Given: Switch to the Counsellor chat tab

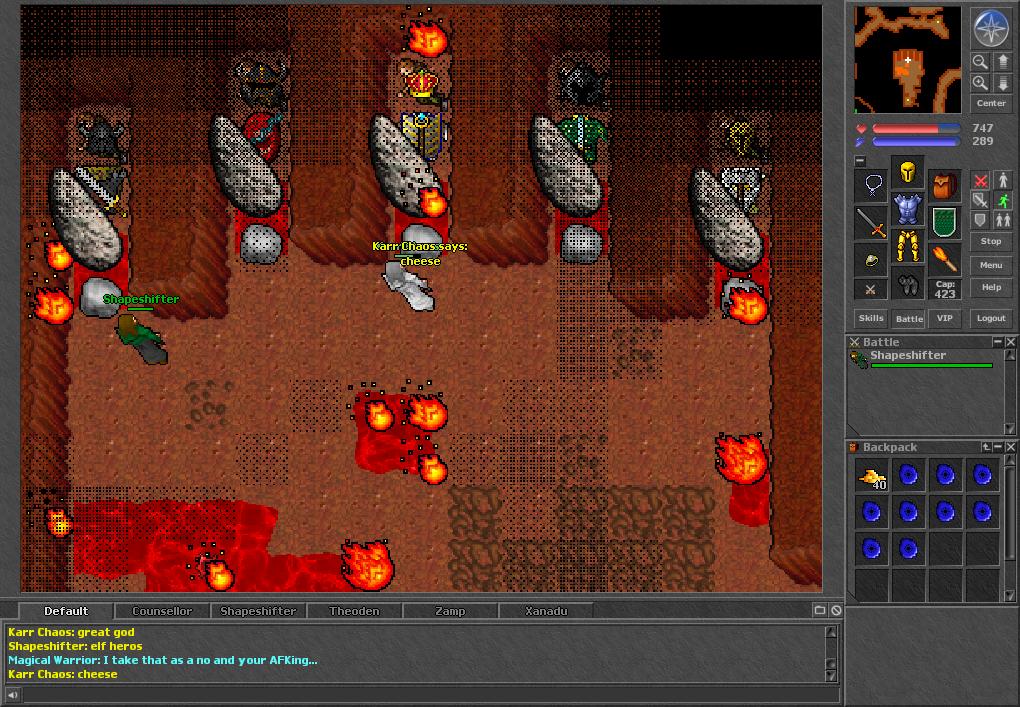Looking at the screenshot, I should coord(162,611).
